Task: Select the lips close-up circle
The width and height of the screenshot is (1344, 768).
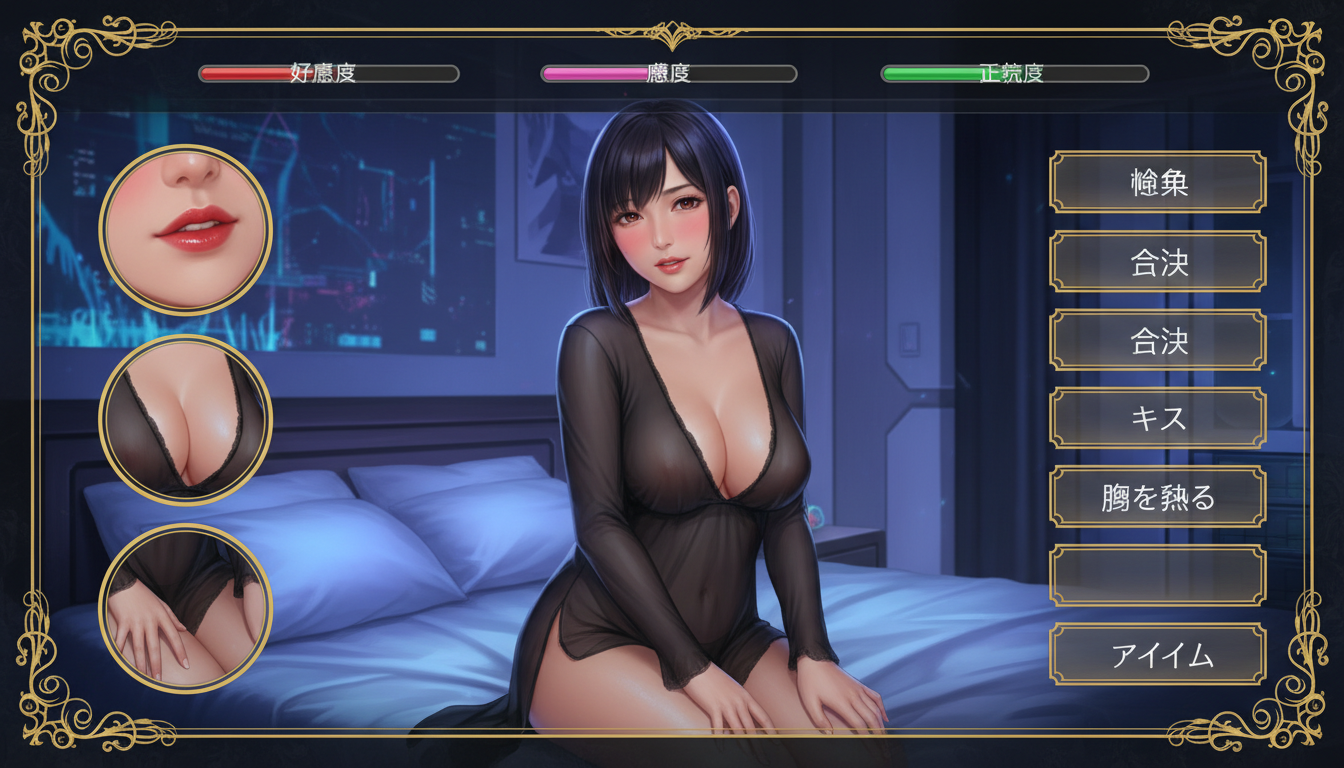Action: pyautogui.click(x=186, y=229)
